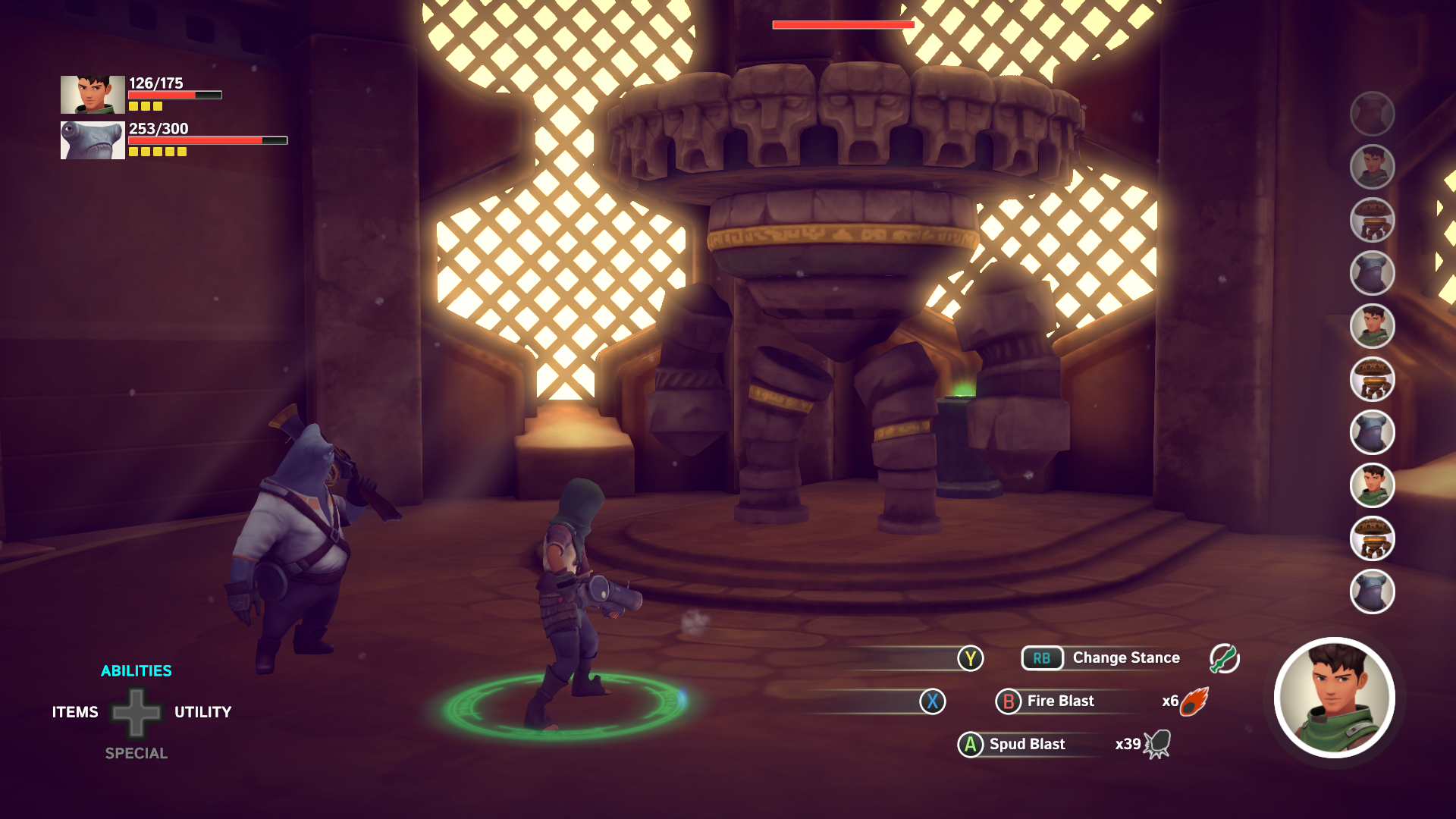Activate Change Stance

coord(1125,658)
